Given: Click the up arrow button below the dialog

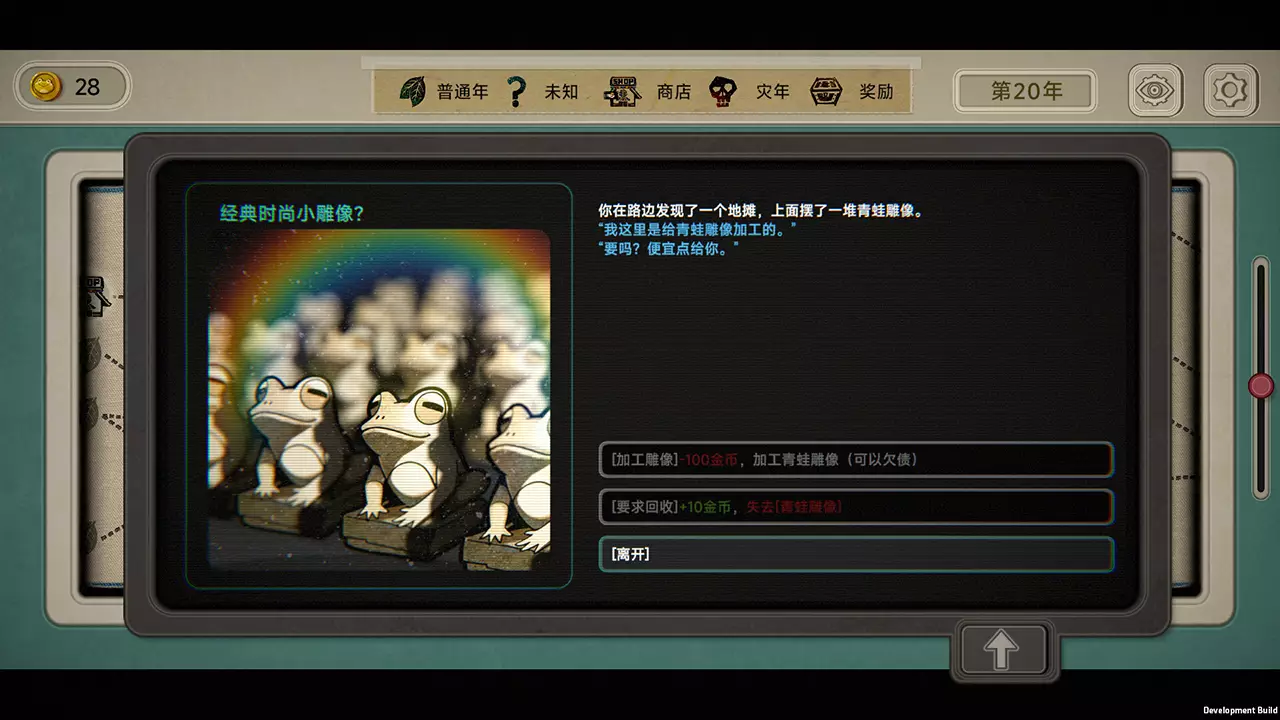Looking at the screenshot, I should pos(1002,650).
